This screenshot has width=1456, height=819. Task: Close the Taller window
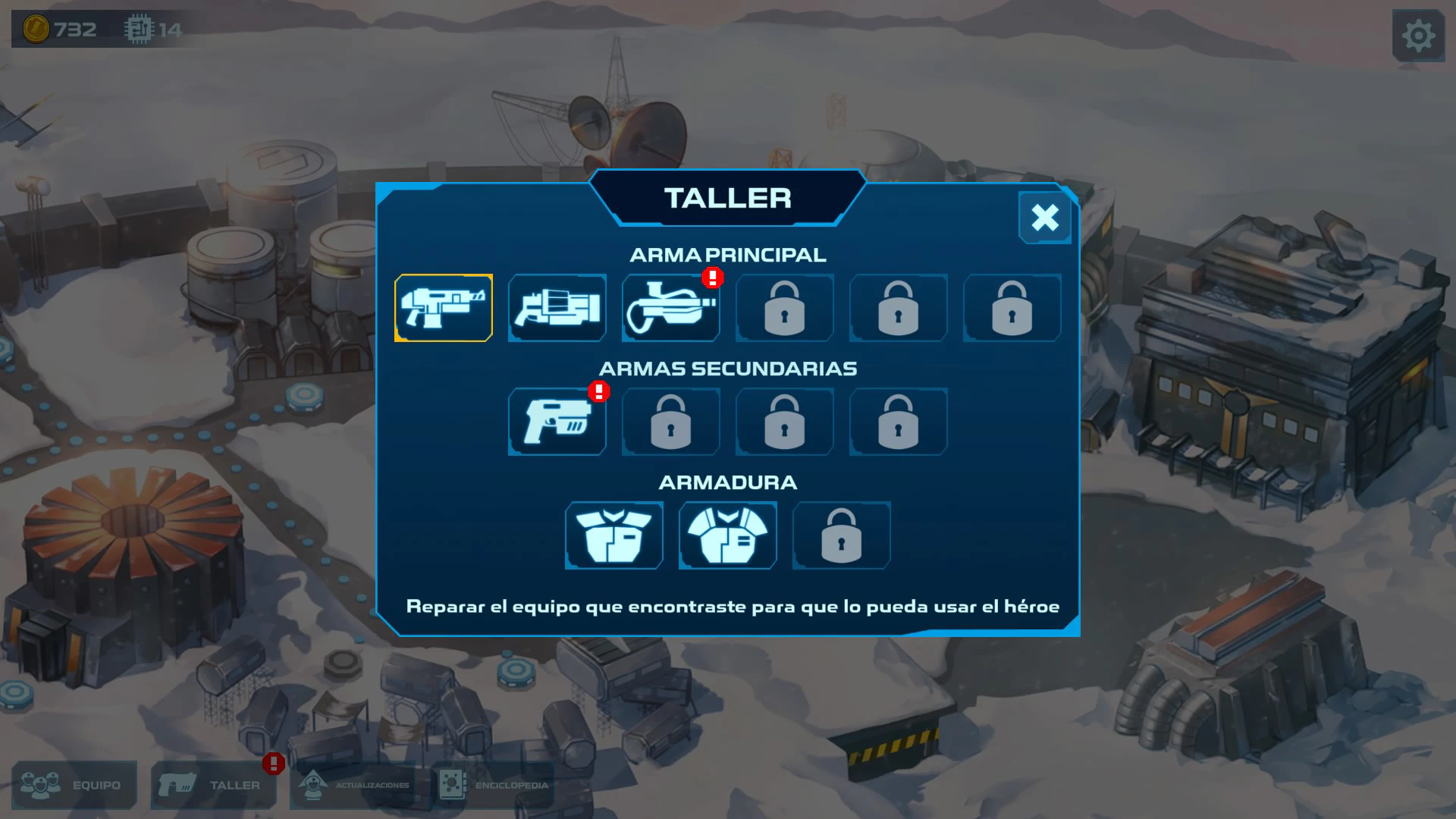(1044, 218)
